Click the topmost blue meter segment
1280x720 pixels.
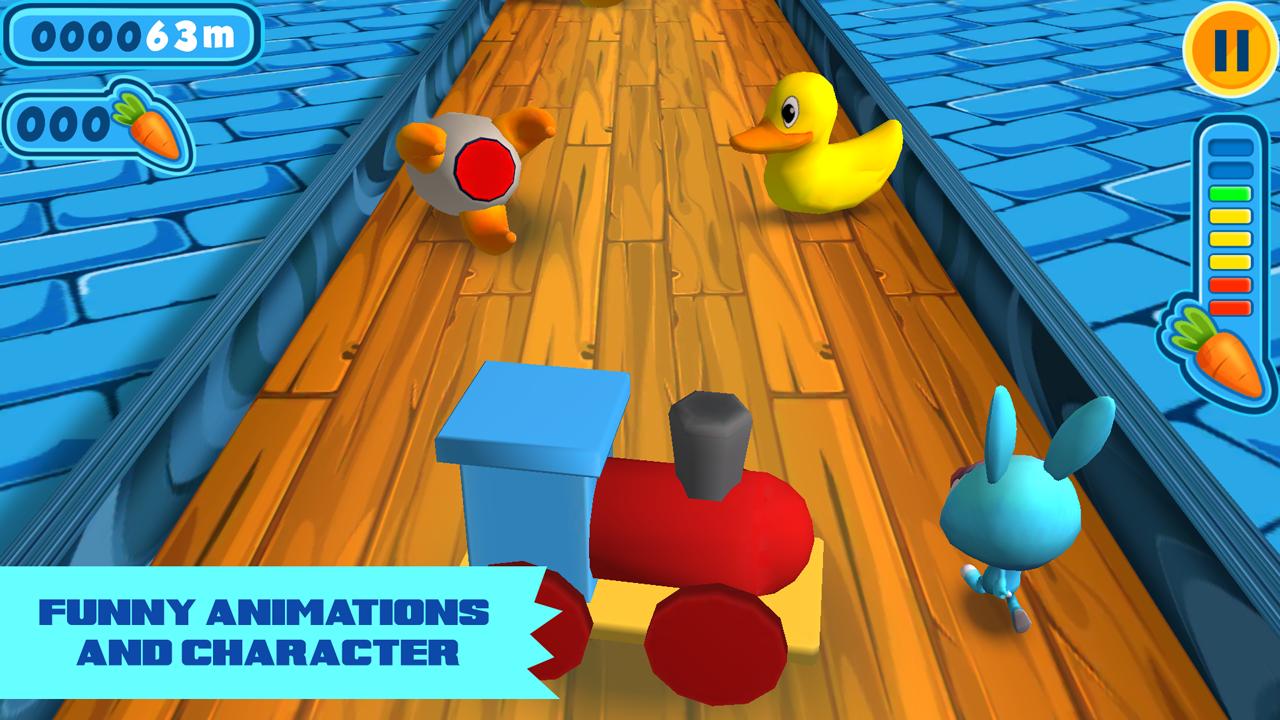click(x=1230, y=147)
